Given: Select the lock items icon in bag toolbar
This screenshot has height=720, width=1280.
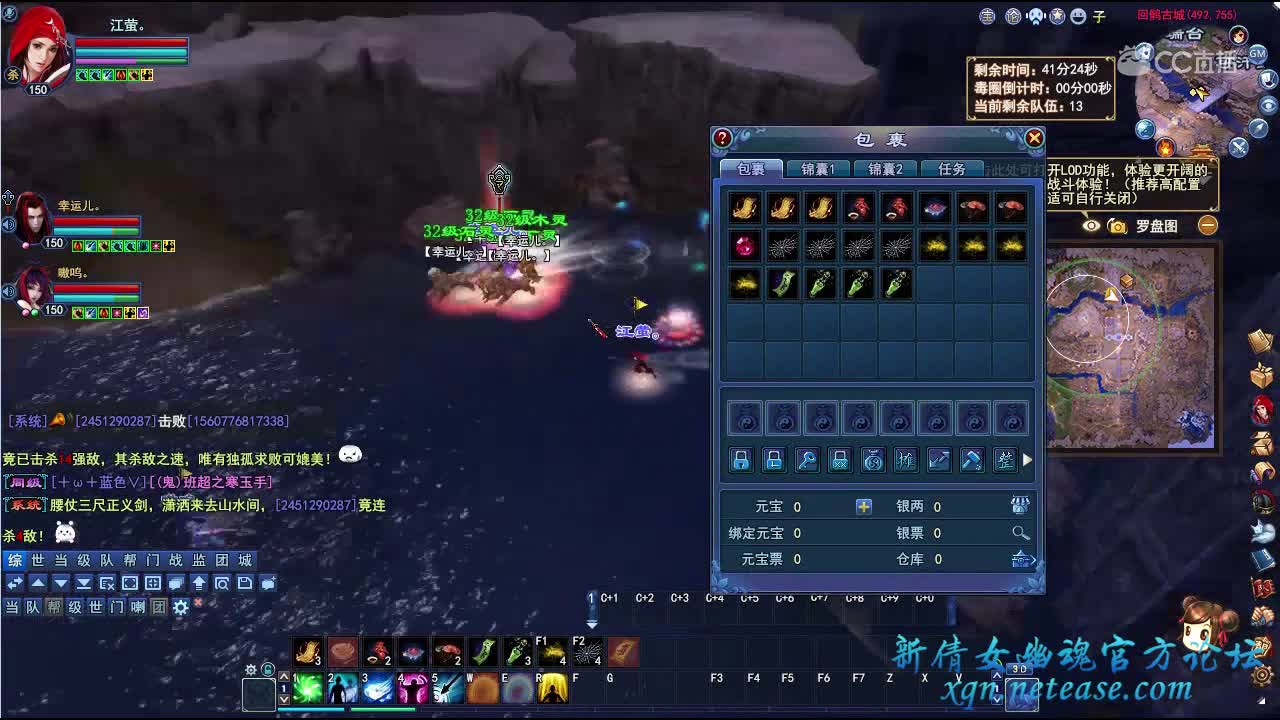Looking at the screenshot, I should [740, 460].
